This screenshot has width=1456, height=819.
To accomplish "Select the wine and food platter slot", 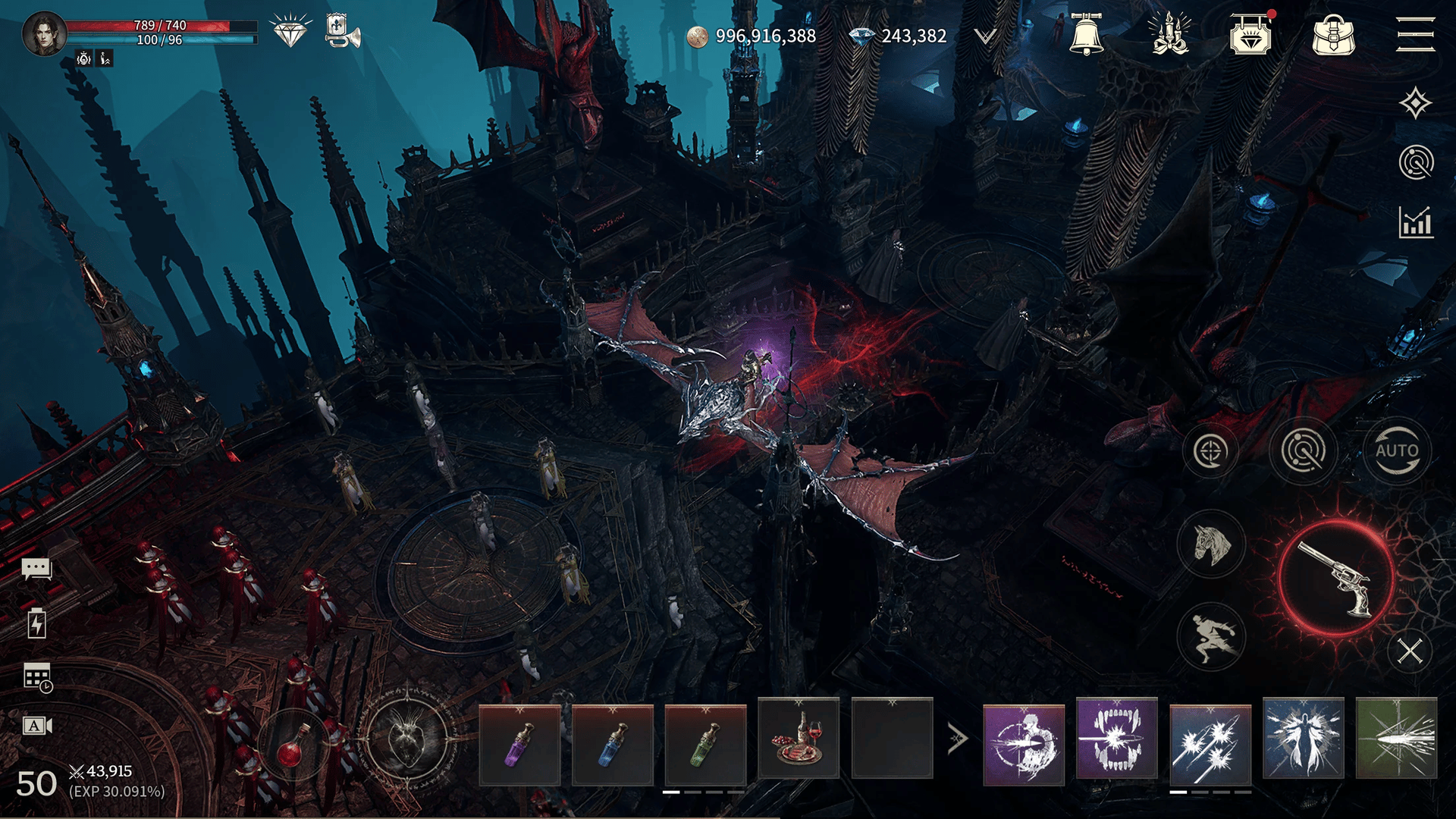I will [x=799, y=739].
